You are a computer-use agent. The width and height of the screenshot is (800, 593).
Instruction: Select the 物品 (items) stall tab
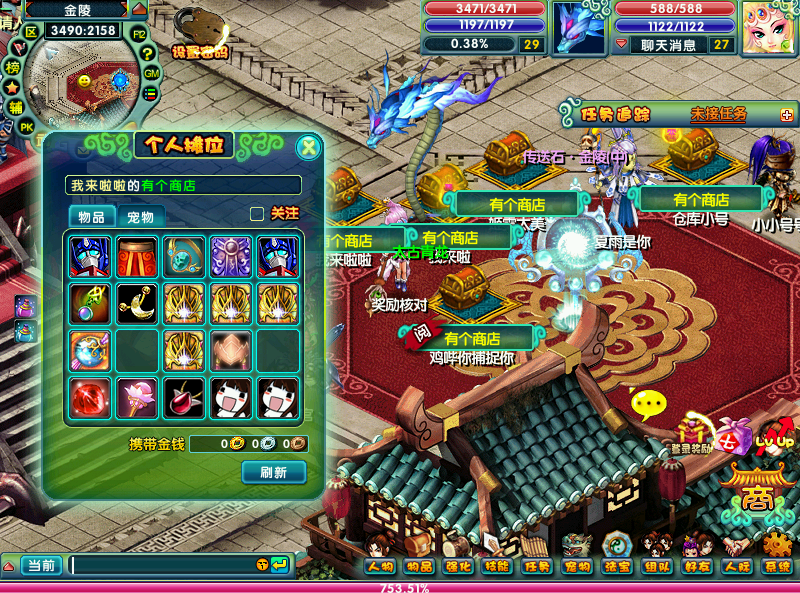[91, 217]
